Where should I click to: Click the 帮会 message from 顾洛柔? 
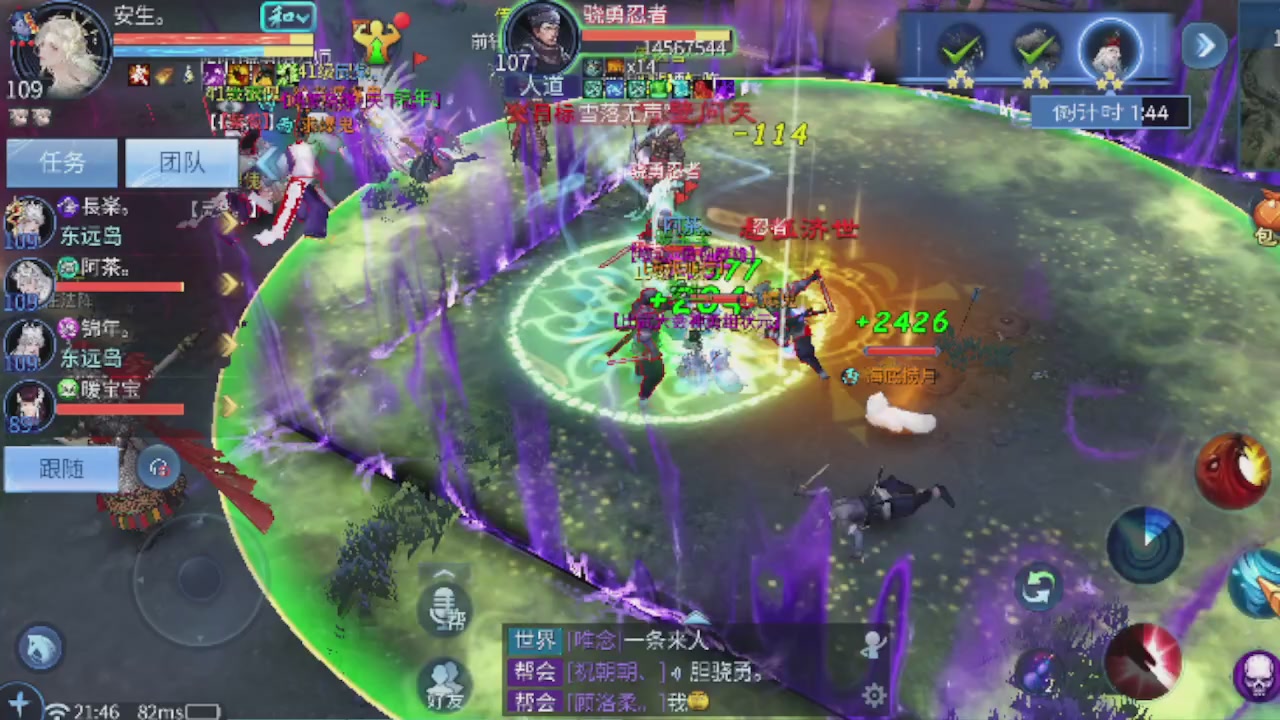[x=620, y=702]
